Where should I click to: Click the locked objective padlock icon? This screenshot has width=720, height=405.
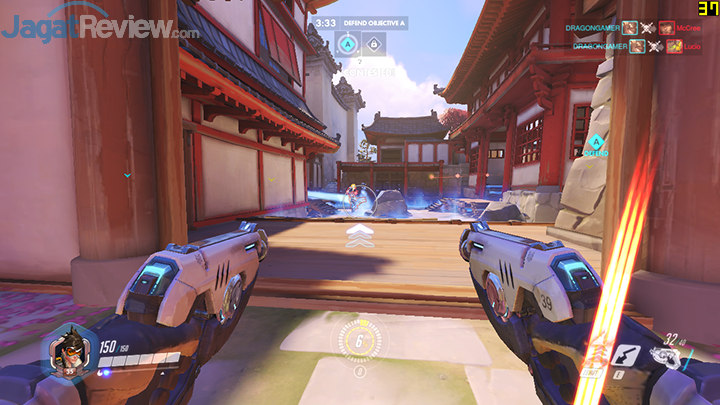[x=372, y=43]
